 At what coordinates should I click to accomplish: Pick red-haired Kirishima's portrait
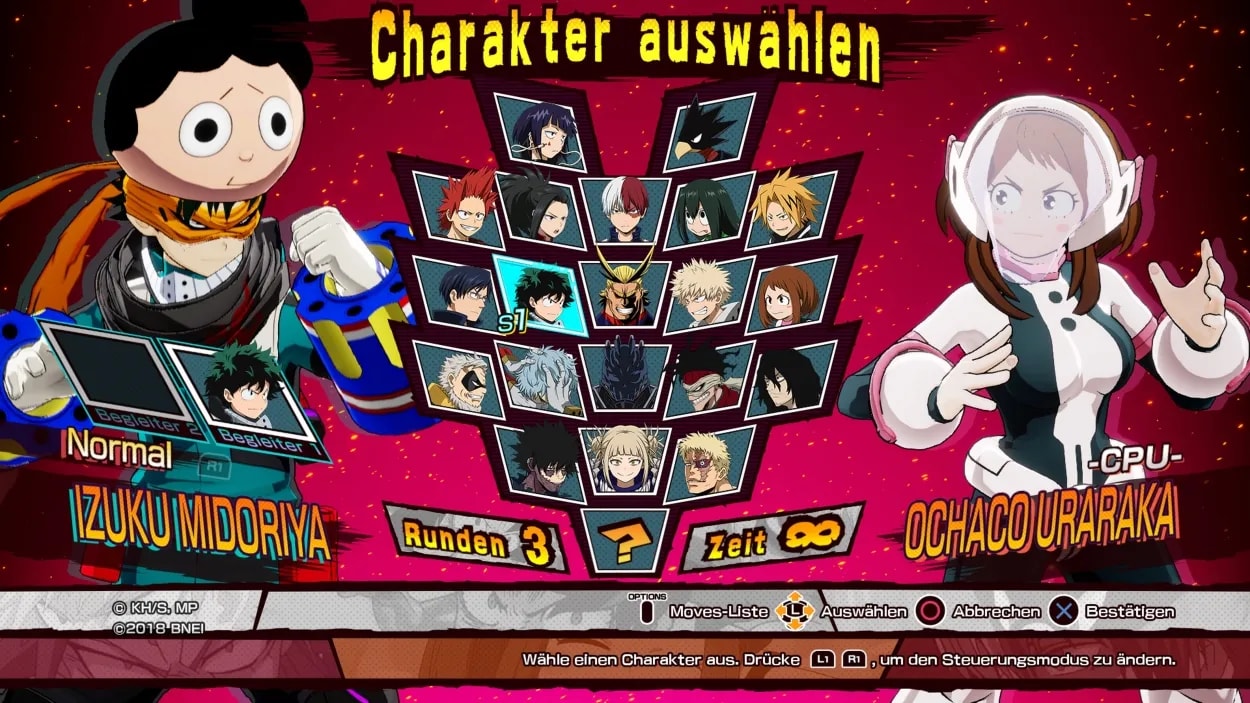[458, 211]
